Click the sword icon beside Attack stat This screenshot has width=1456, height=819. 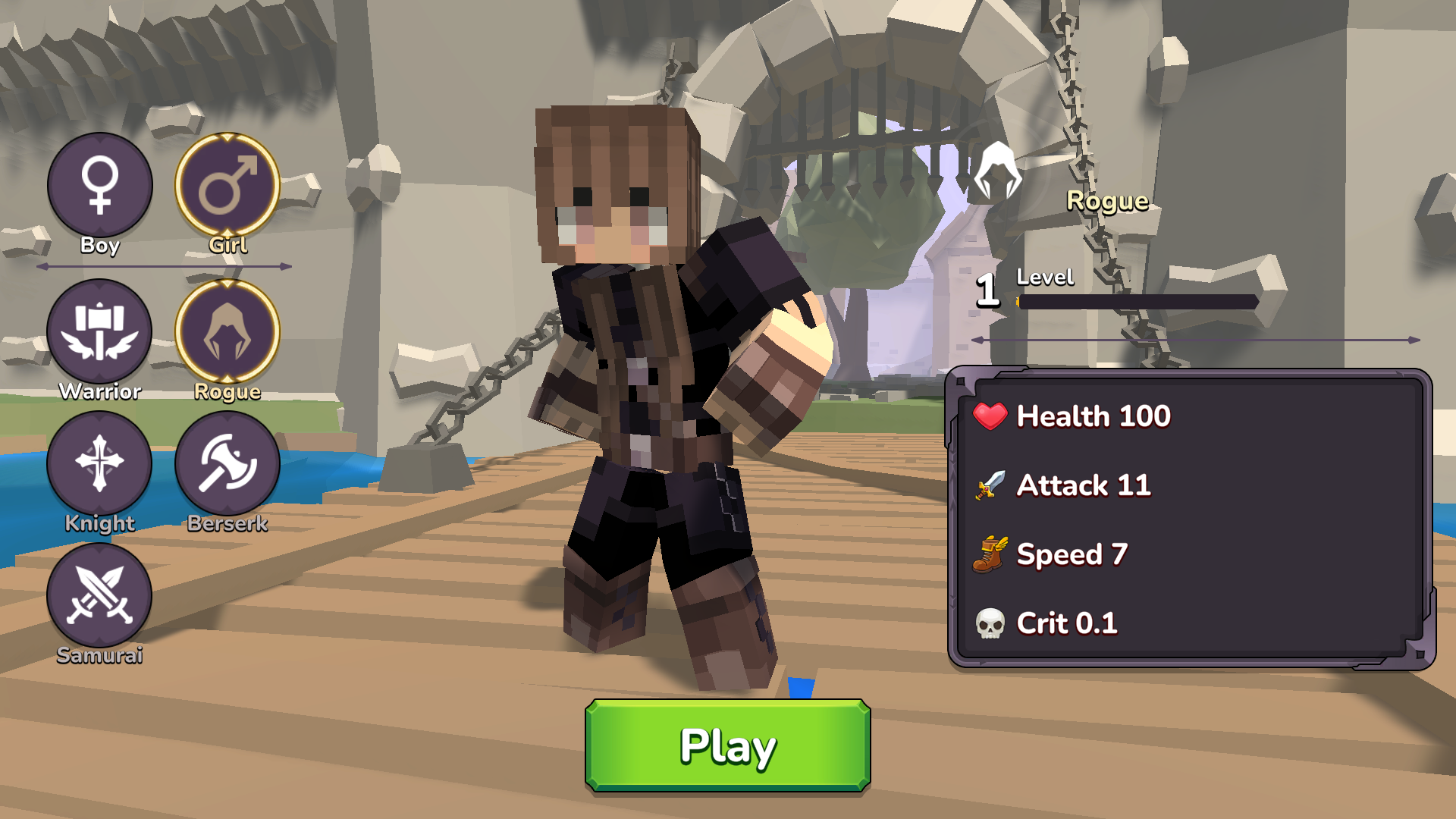990,485
